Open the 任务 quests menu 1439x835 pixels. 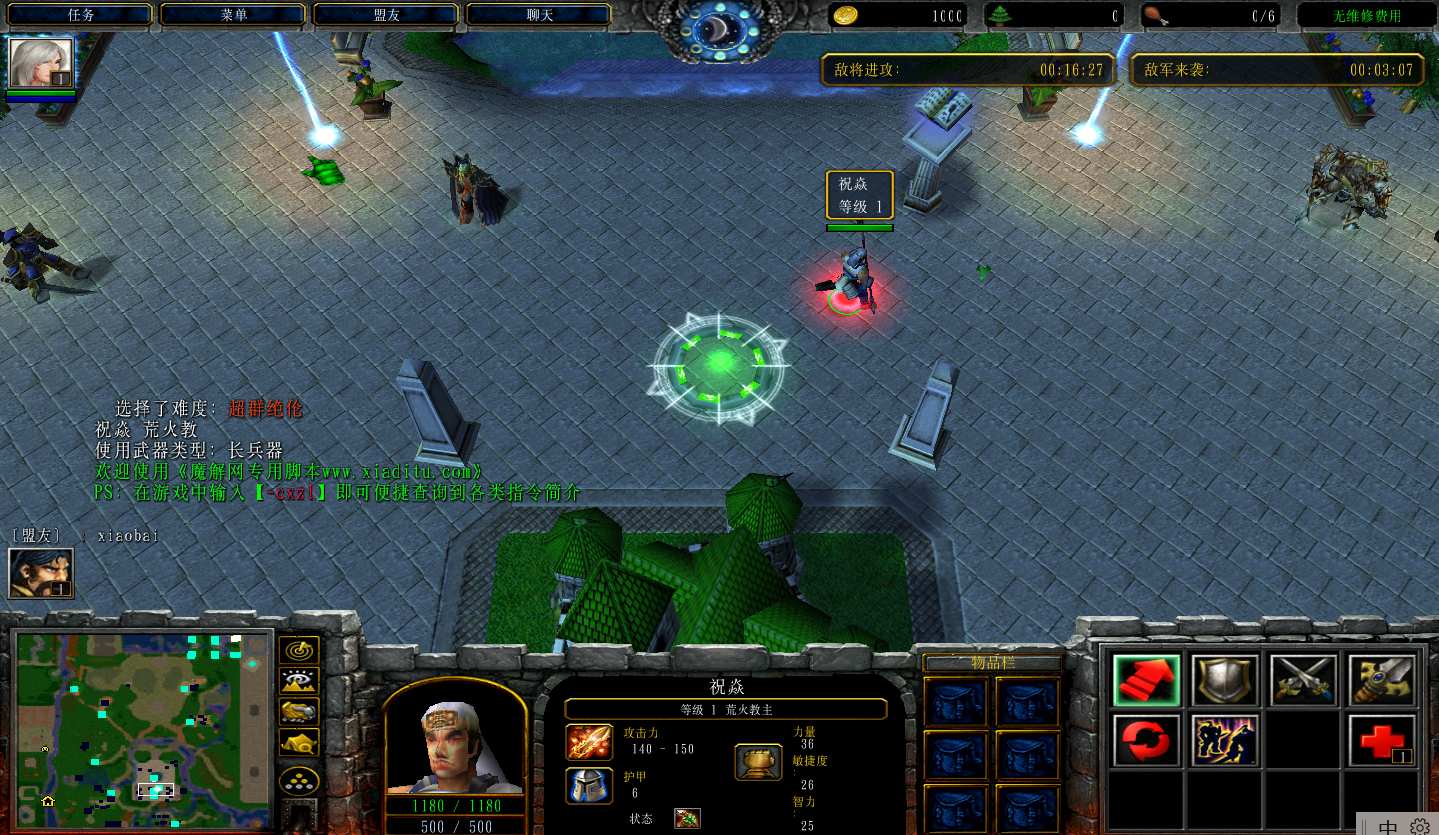(x=80, y=15)
